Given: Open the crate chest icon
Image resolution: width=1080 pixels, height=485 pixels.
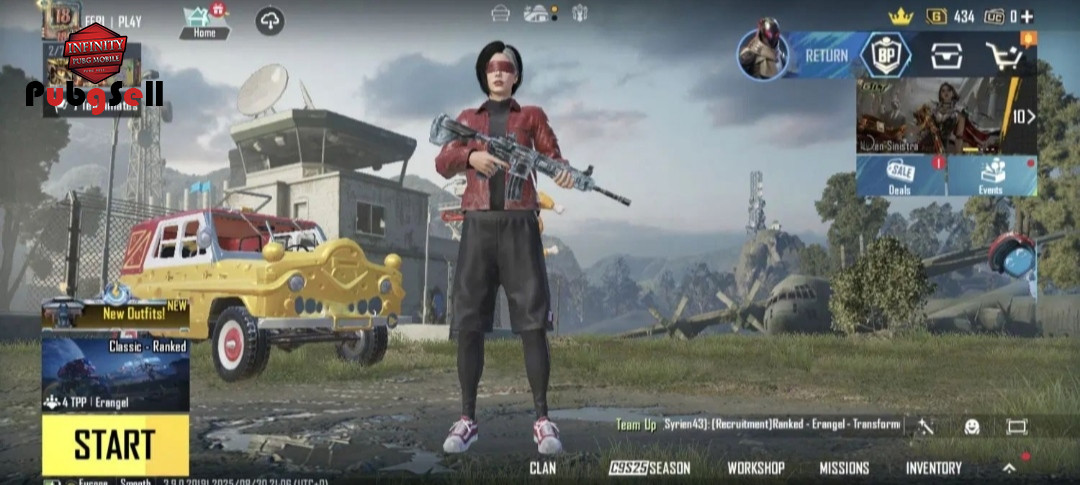Looking at the screenshot, I should [946, 57].
